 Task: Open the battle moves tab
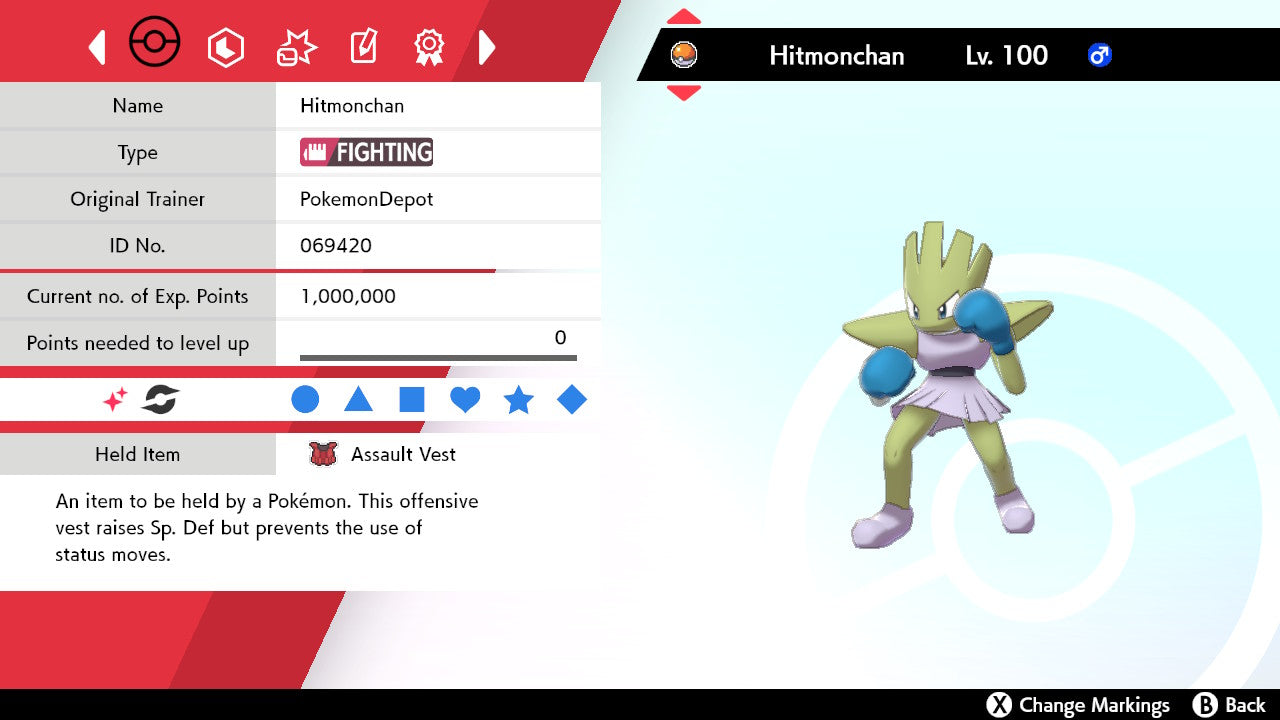[296, 47]
